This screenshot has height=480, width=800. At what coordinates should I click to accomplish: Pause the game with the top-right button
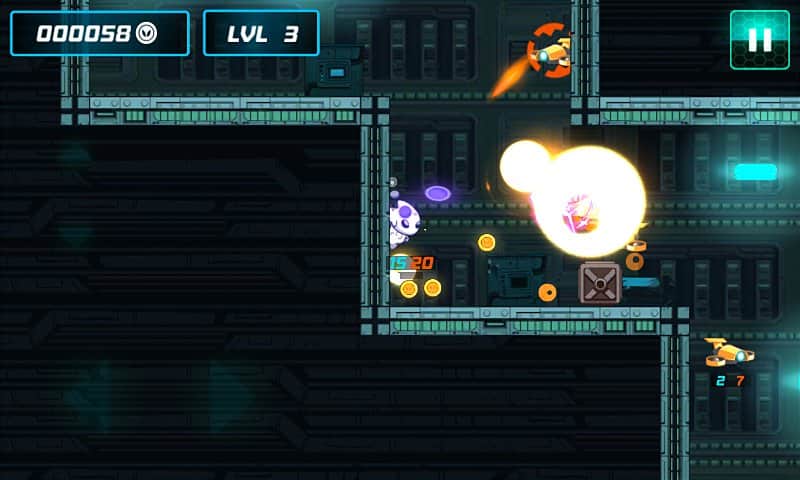point(759,40)
